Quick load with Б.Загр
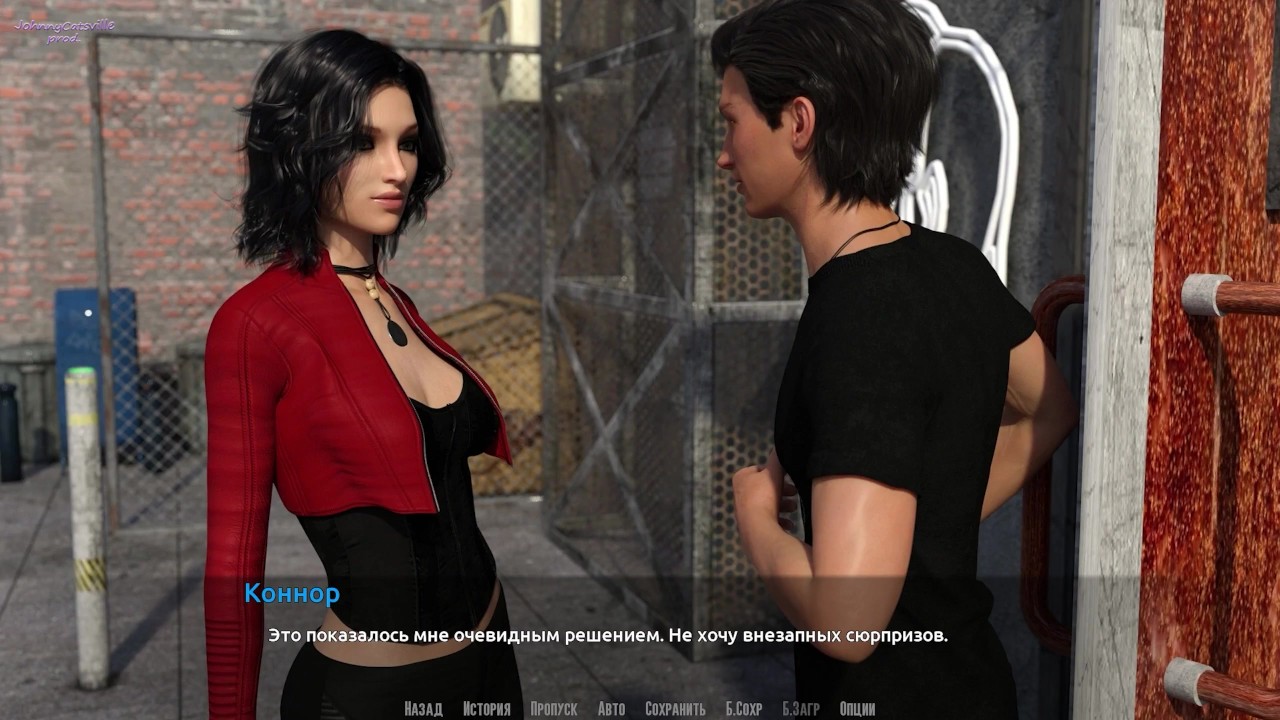Image resolution: width=1280 pixels, height=720 pixels. coord(801,709)
